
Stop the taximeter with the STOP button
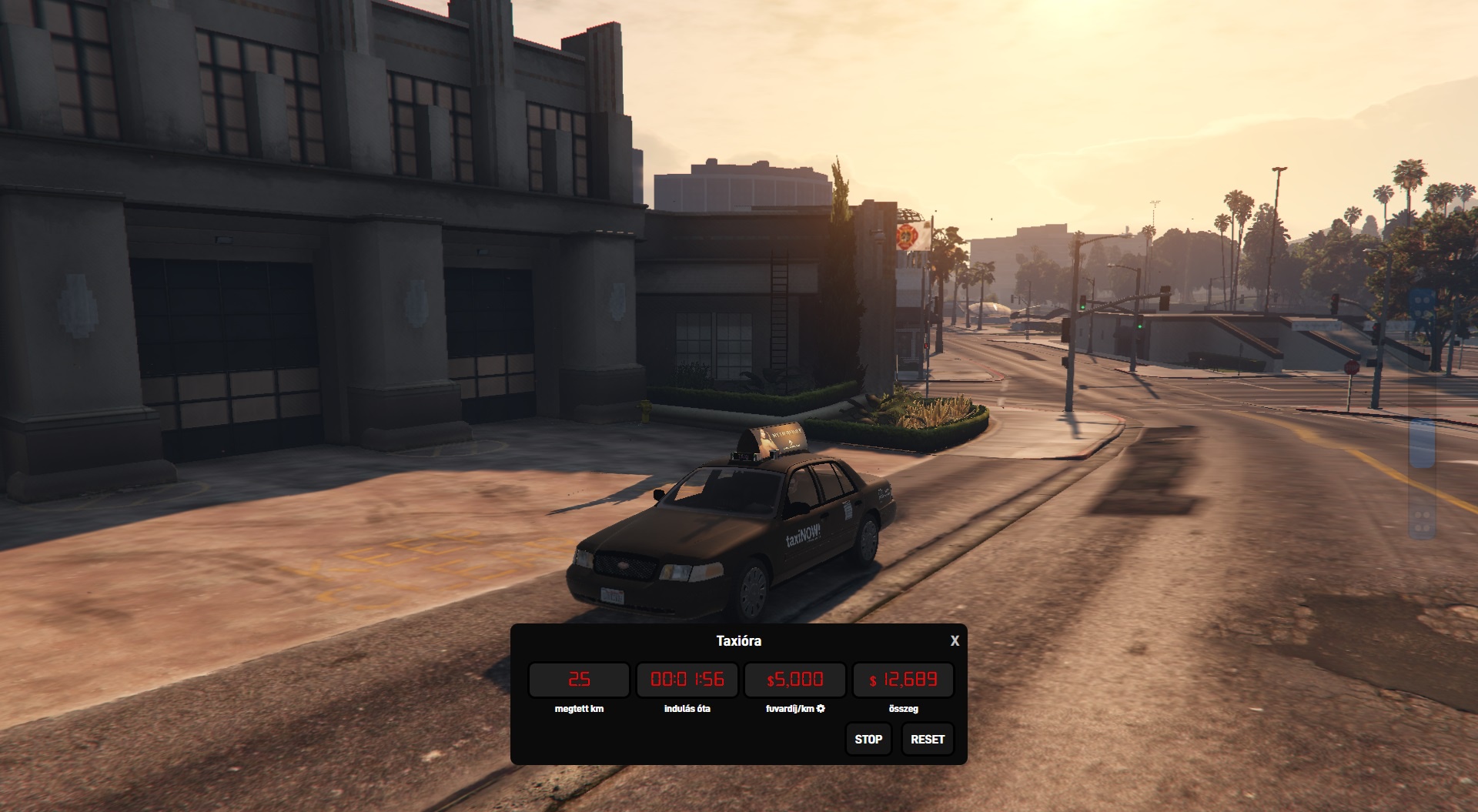868,739
